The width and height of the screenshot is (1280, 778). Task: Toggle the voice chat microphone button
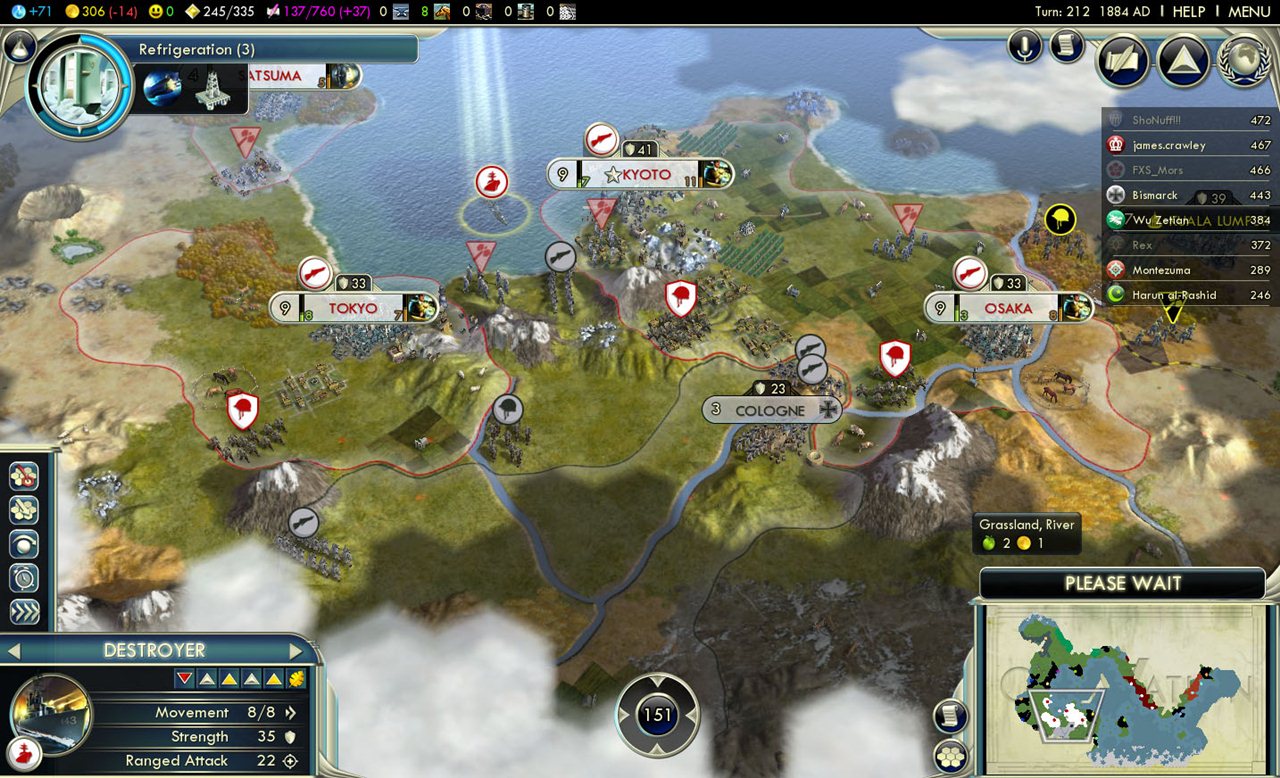click(1025, 46)
